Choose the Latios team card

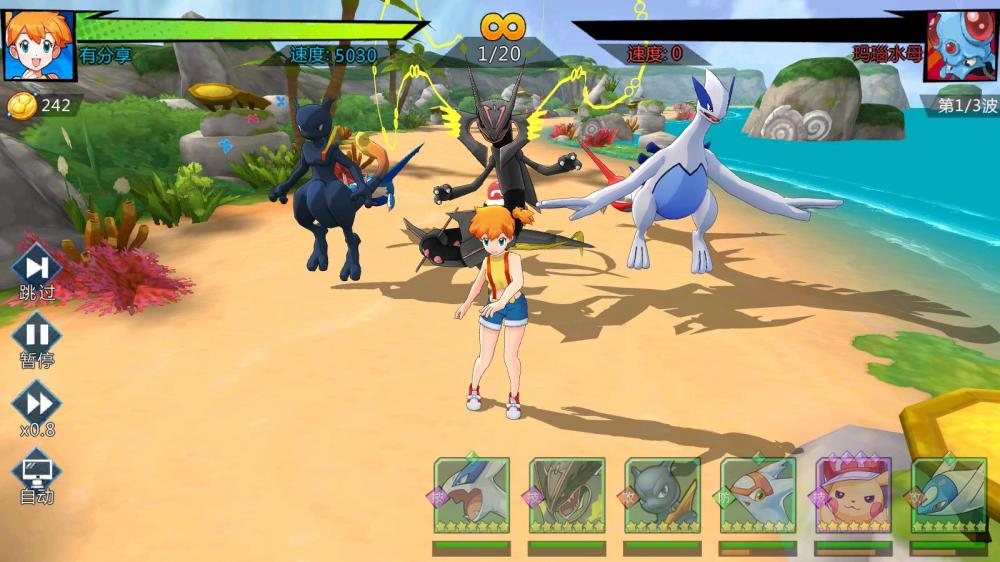pyautogui.click(x=949, y=495)
